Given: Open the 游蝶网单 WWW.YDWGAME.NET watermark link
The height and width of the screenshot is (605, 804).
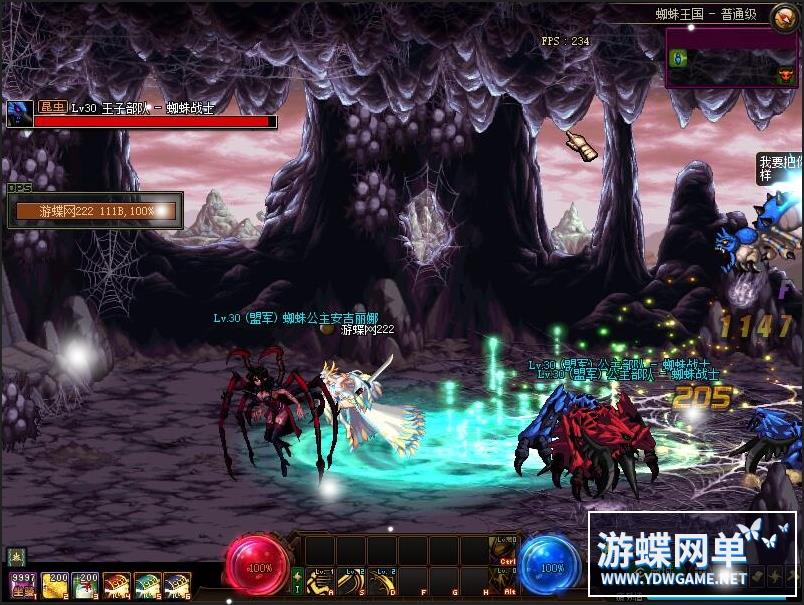Looking at the screenshot, I should coord(692,555).
